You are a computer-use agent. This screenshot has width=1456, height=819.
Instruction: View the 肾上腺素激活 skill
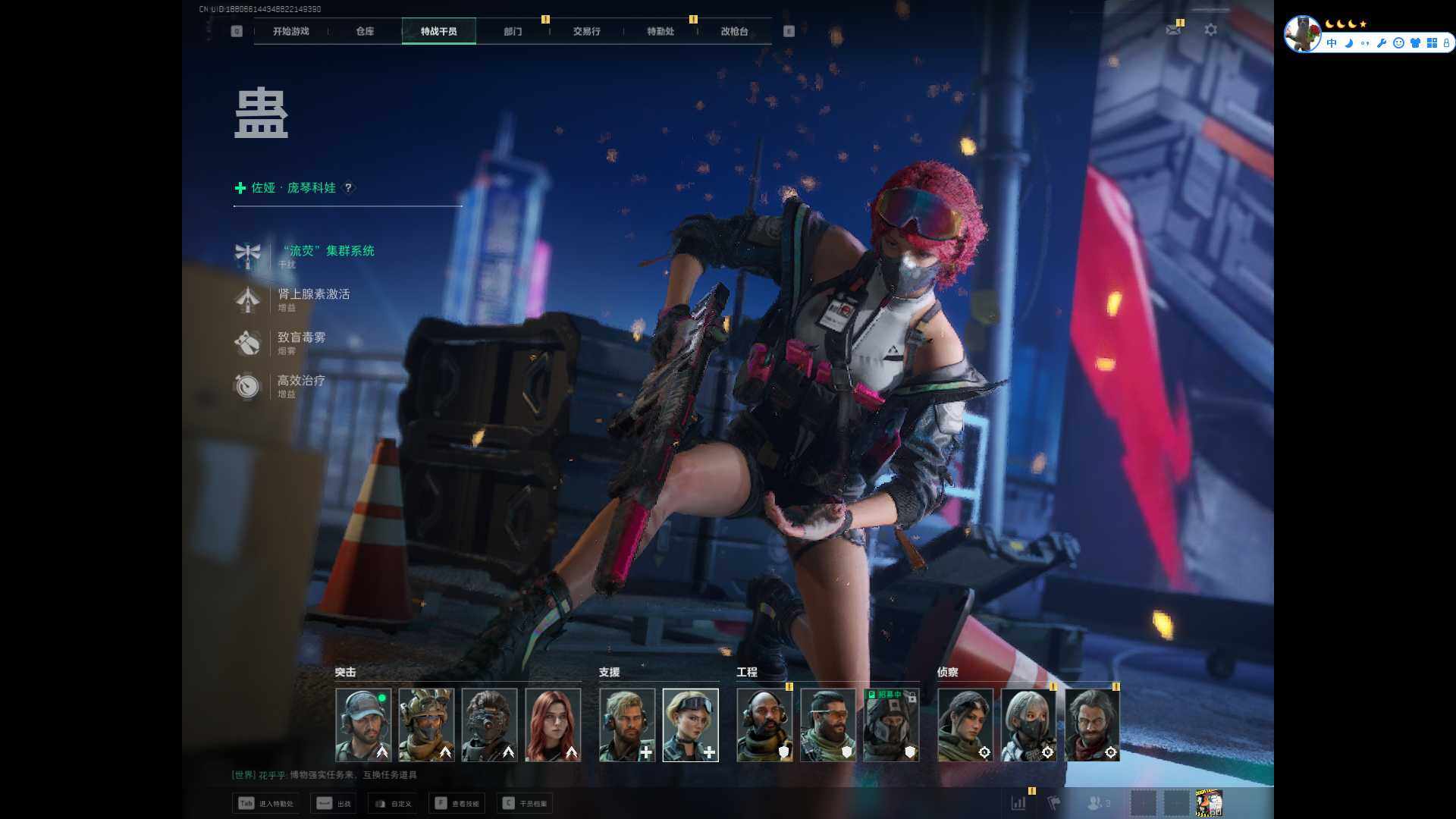click(x=313, y=294)
